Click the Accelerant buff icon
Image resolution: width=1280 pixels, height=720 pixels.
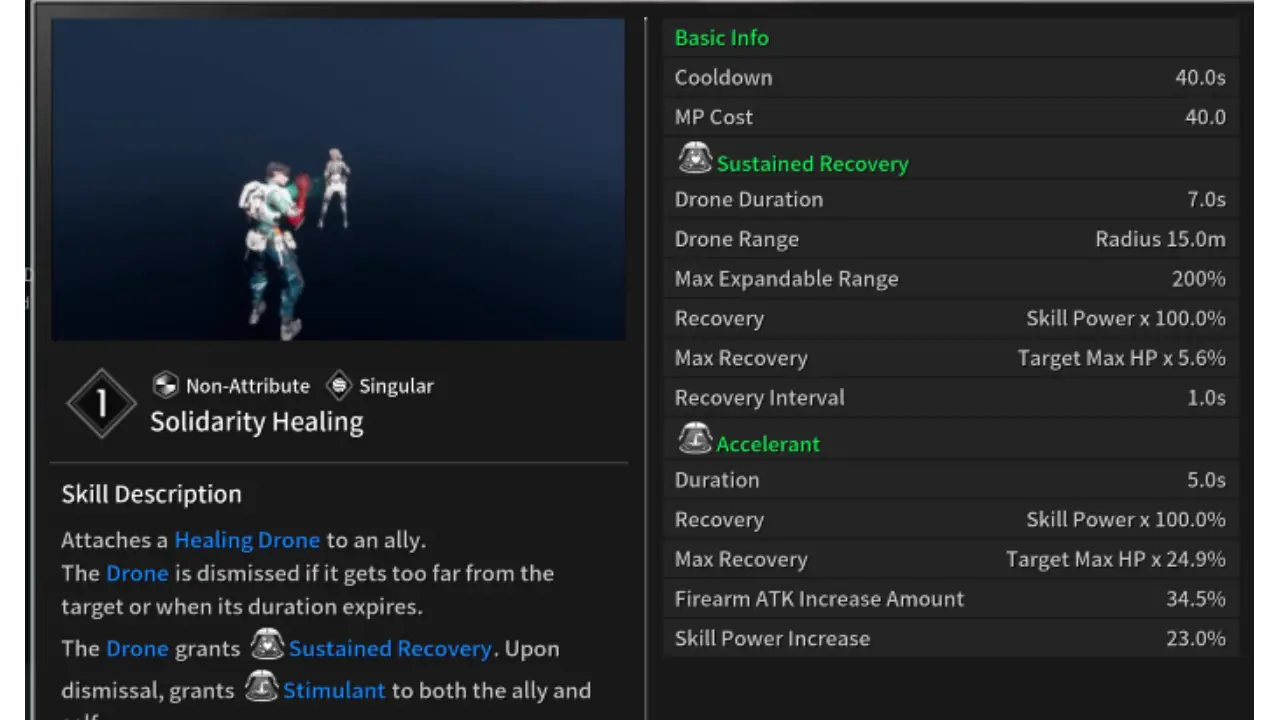695,438
